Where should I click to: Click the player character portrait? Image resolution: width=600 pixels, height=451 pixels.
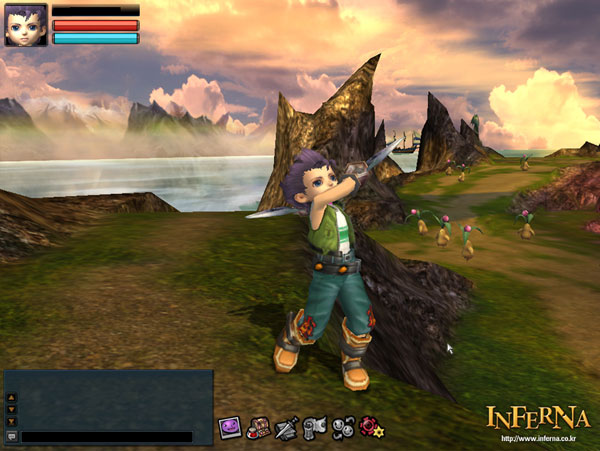(26, 25)
